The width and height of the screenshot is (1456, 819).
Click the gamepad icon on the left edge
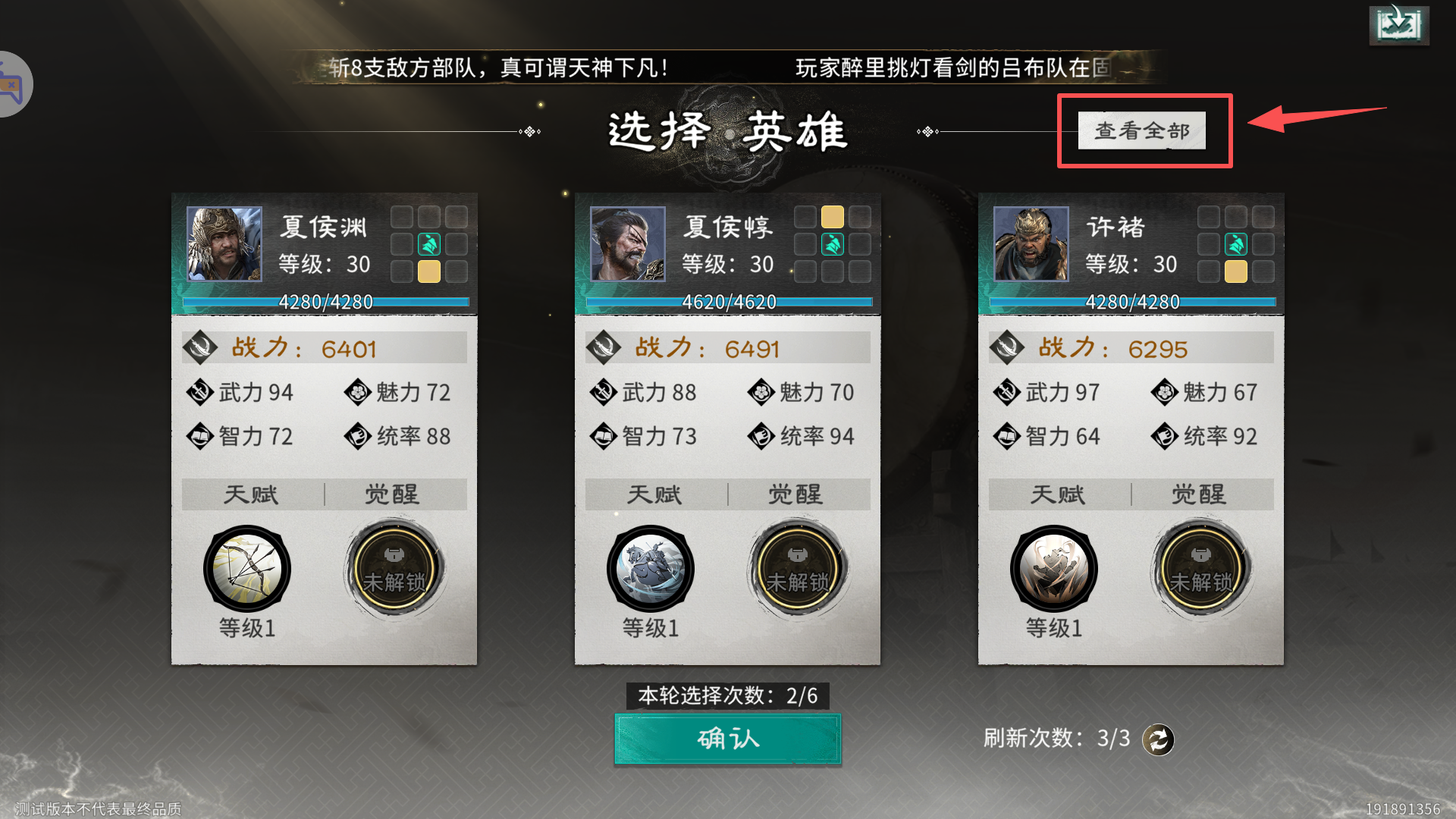[x=11, y=83]
